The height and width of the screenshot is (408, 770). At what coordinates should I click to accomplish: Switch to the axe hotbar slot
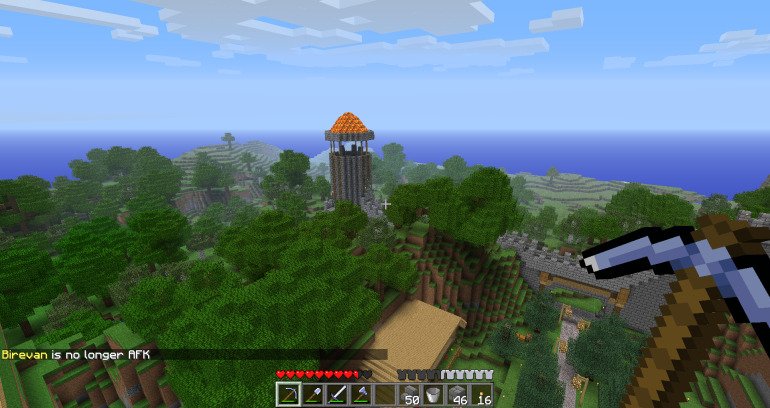click(361, 395)
